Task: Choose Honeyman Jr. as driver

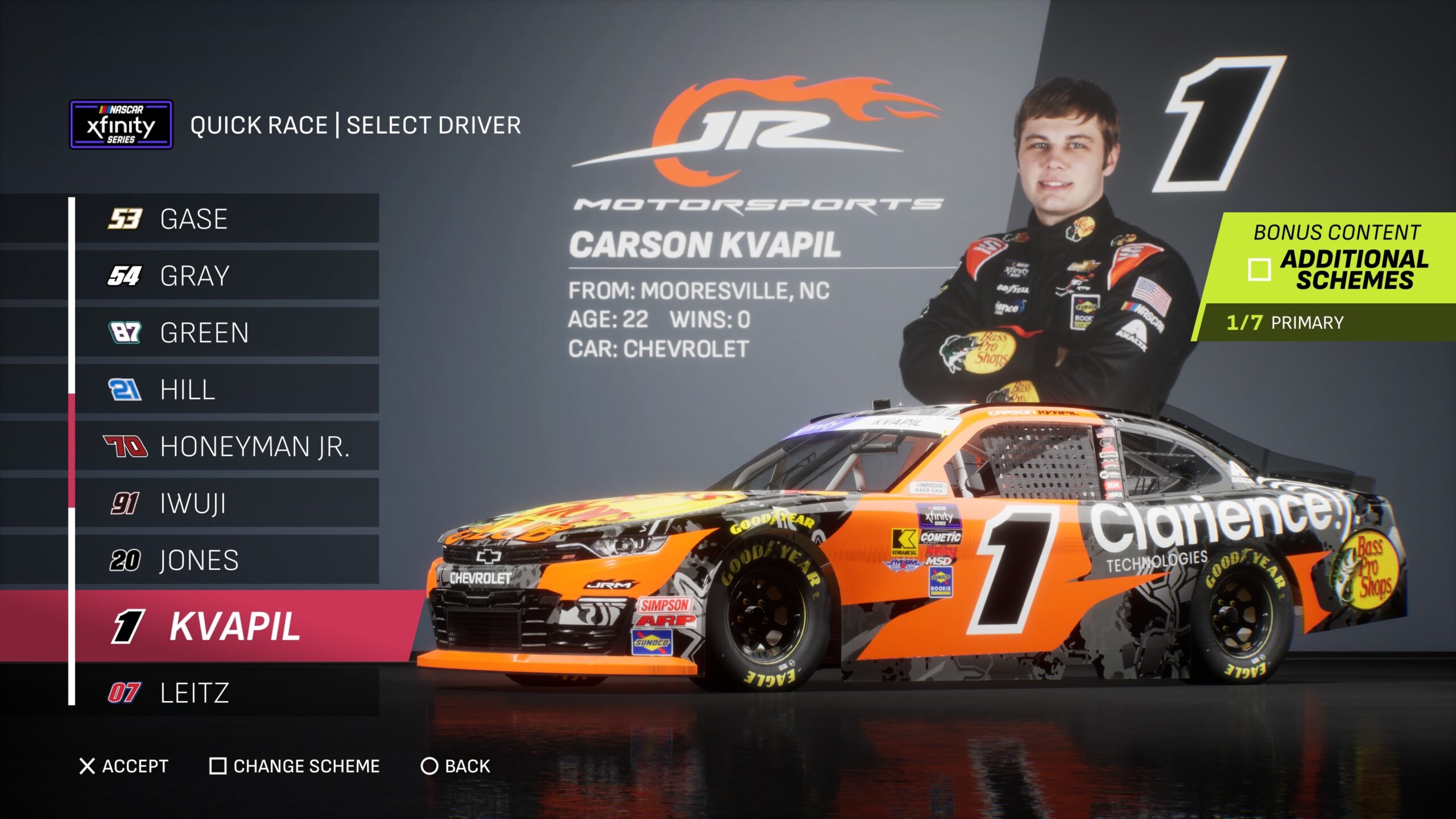Action: (226, 446)
